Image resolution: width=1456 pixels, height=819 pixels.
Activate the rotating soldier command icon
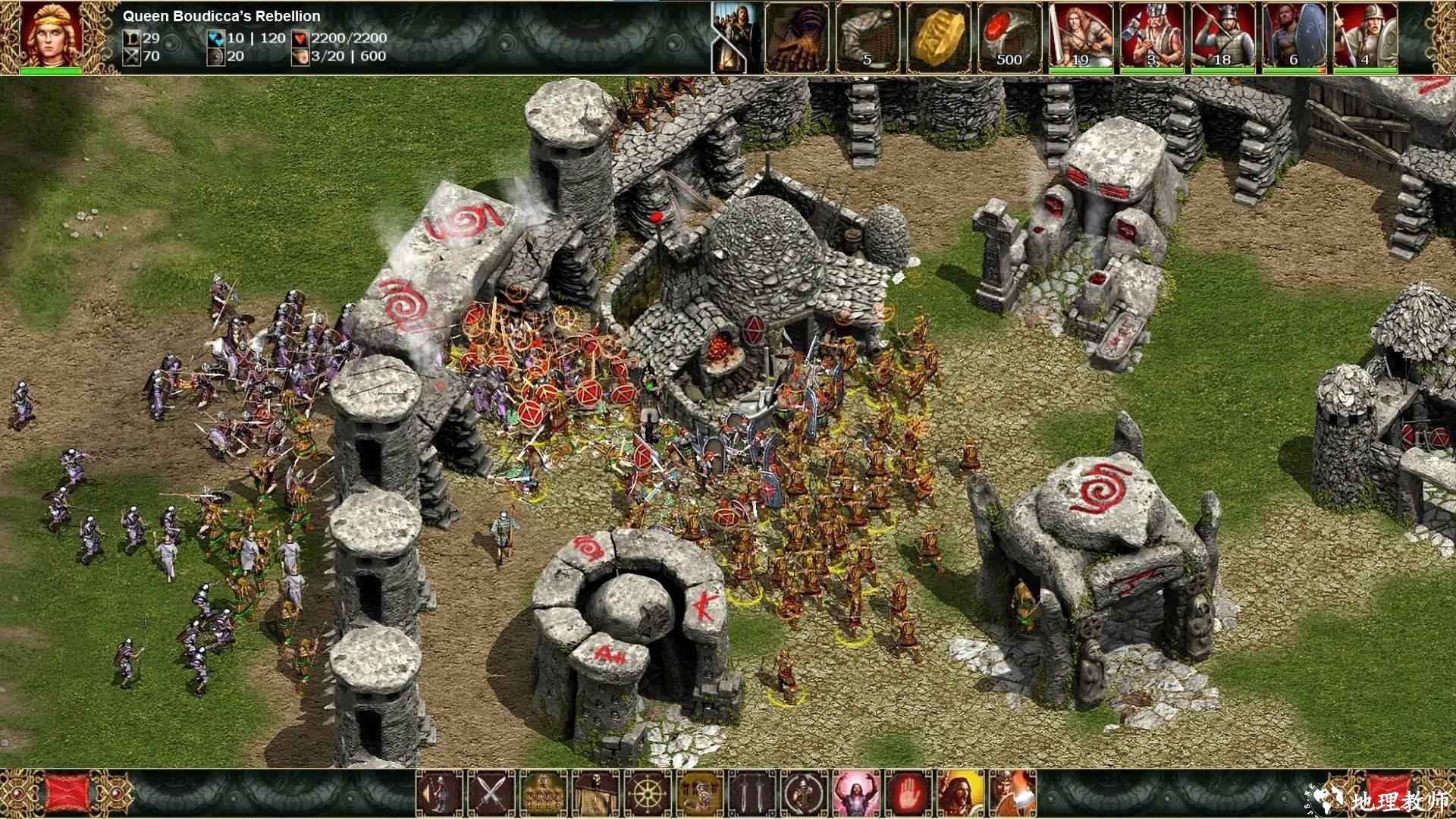tap(805, 793)
